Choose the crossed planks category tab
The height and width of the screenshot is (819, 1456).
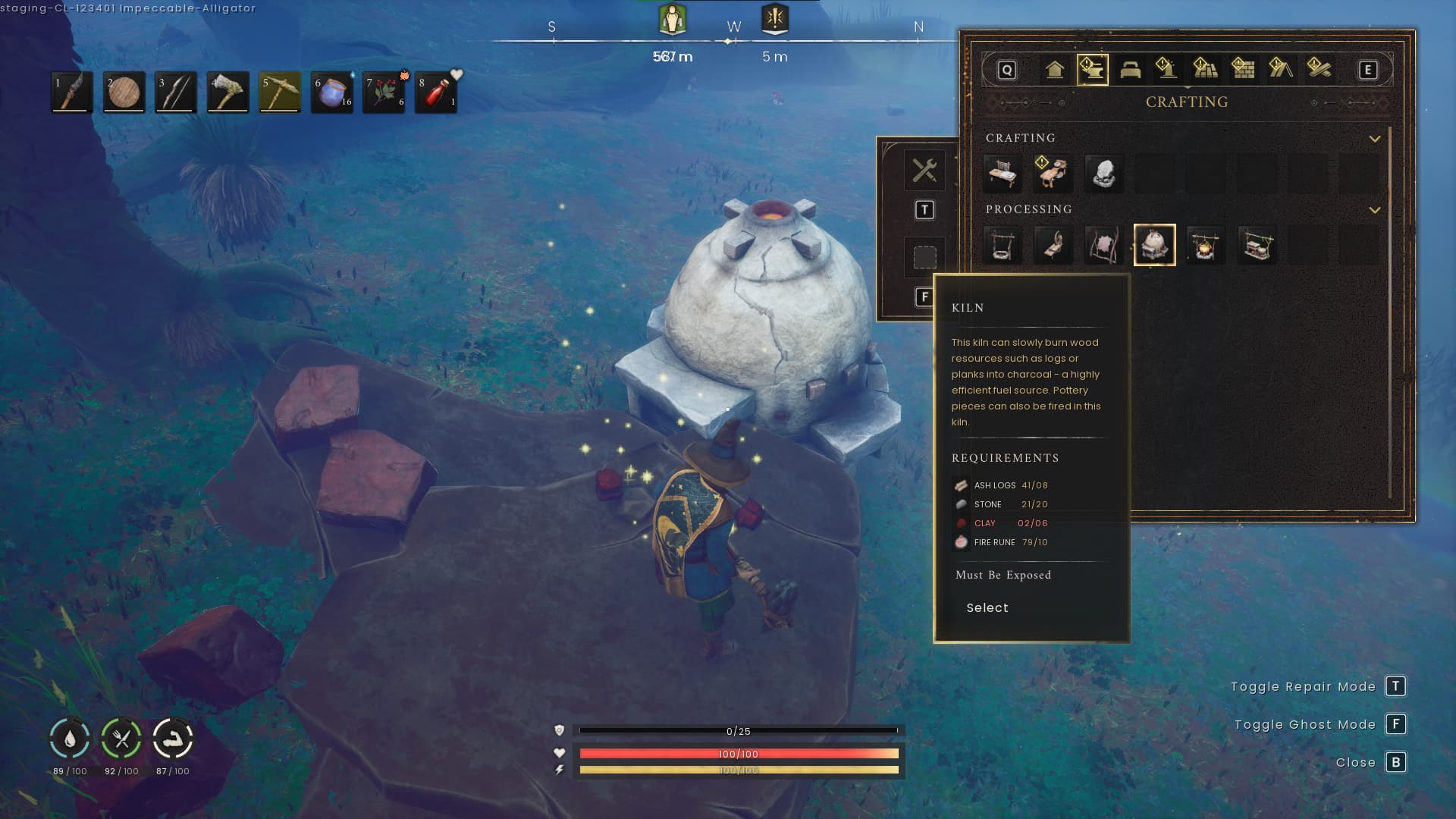tap(1319, 70)
